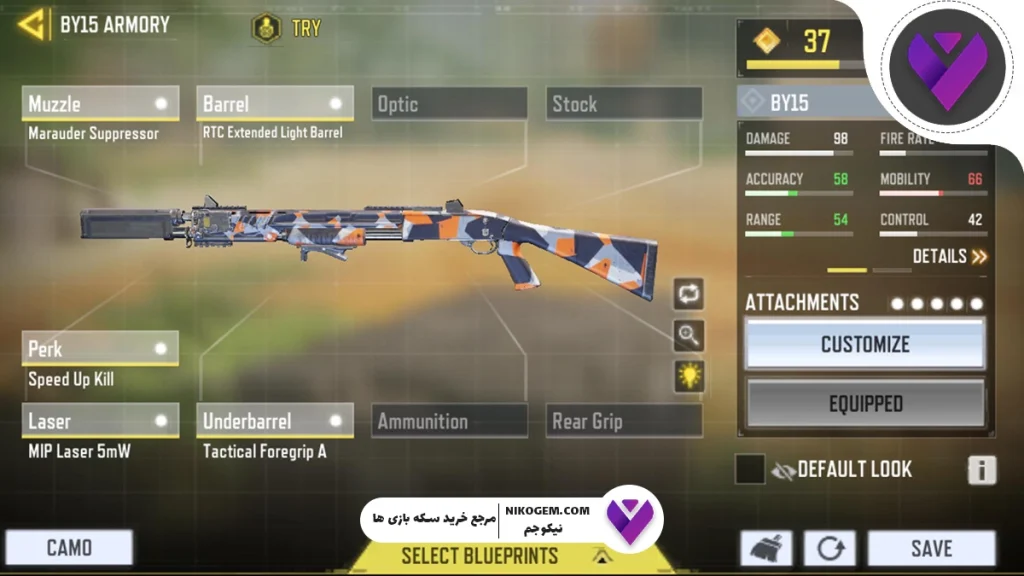Choose the empty Ammunition slot
The image size is (1024, 576).
pyautogui.click(x=449, y=421)
